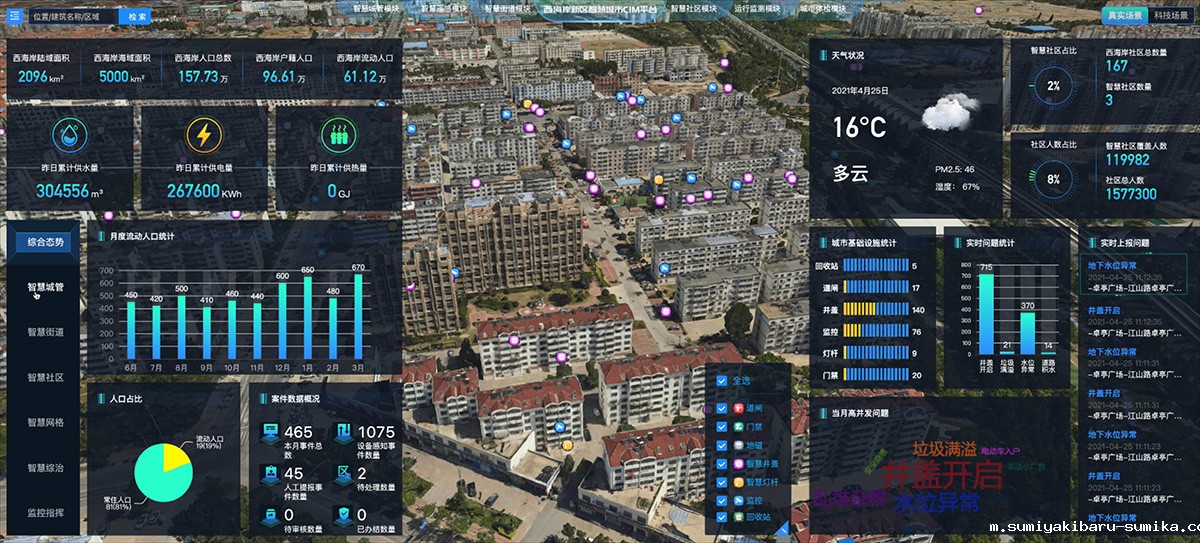
Task: Toggle the 全选 select-all checkbox
Action: click(723, 380)
